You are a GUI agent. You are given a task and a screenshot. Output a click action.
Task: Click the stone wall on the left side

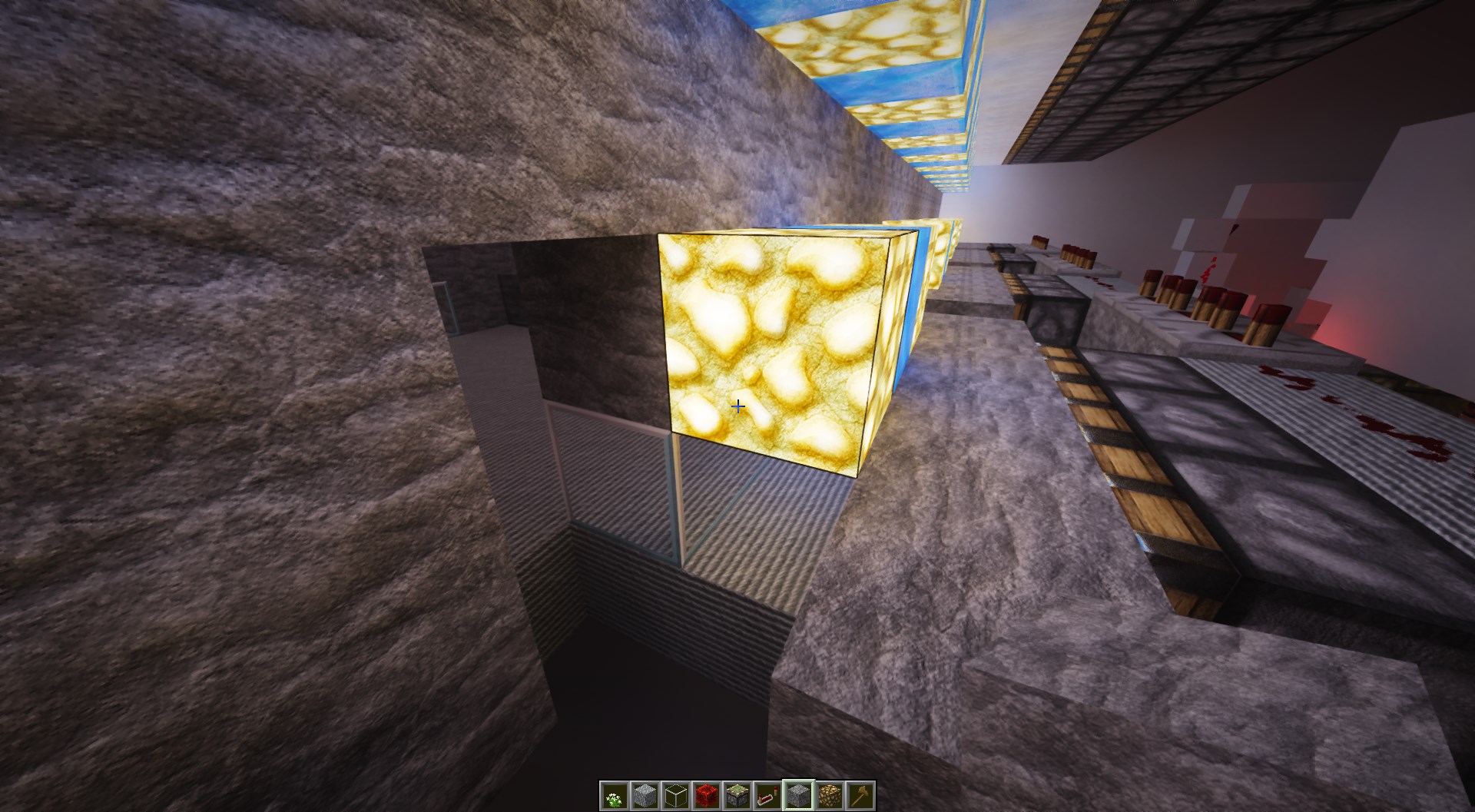pos(230,307)
